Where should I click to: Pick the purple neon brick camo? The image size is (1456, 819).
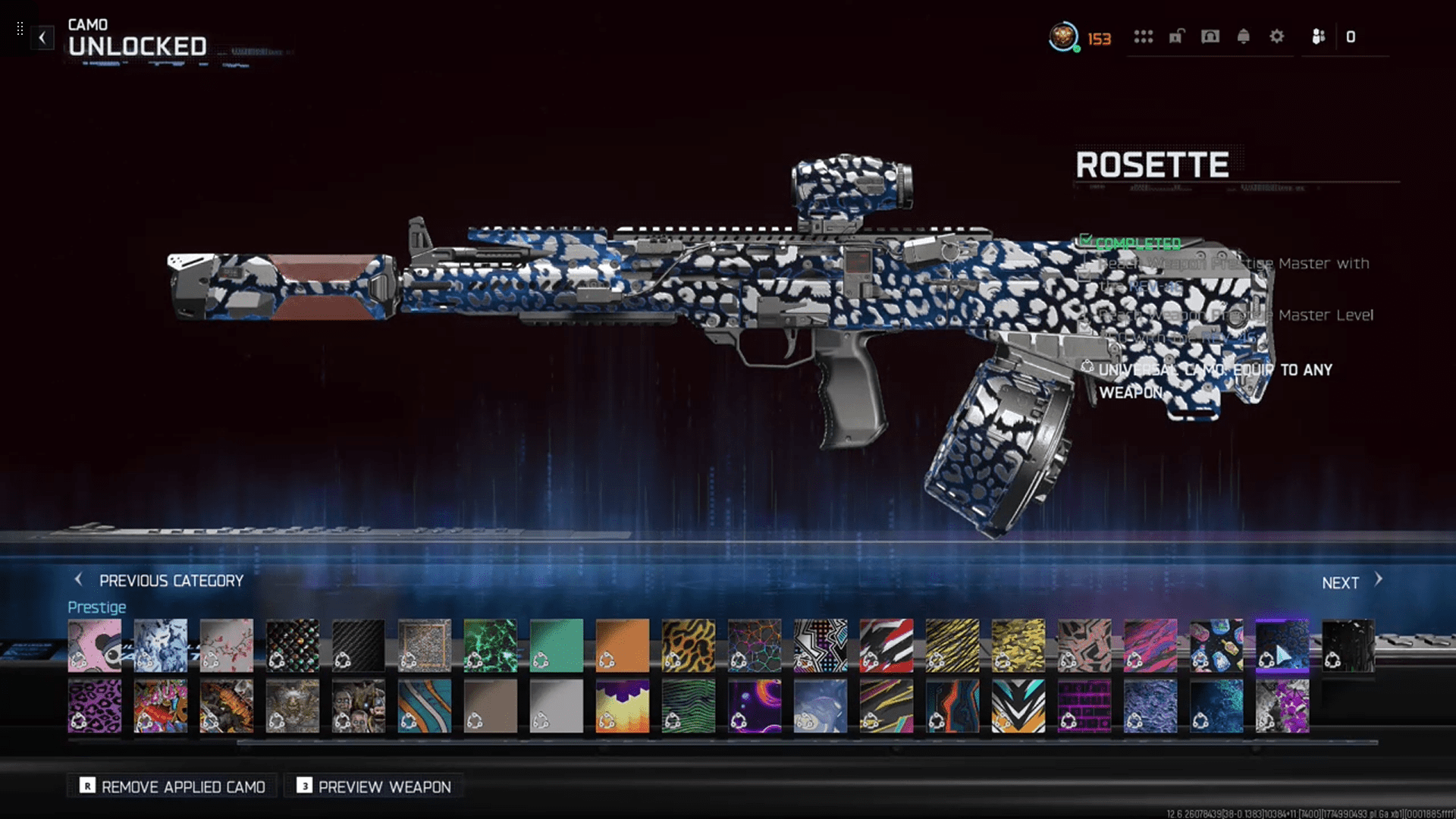tap(1084, 705)
